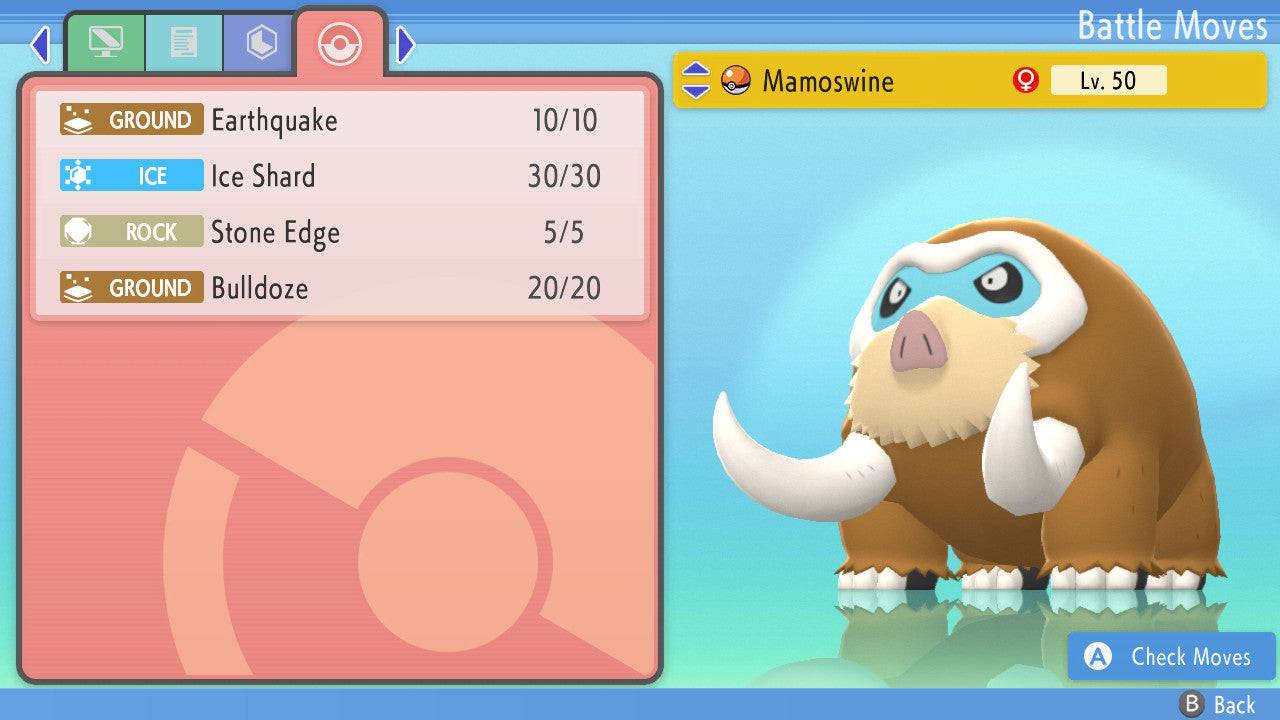Screen dimensions: 1280x720
Task: Switch Pokémon using up-down arrows beside Mamoswine
Action: (x=695, y=81)
